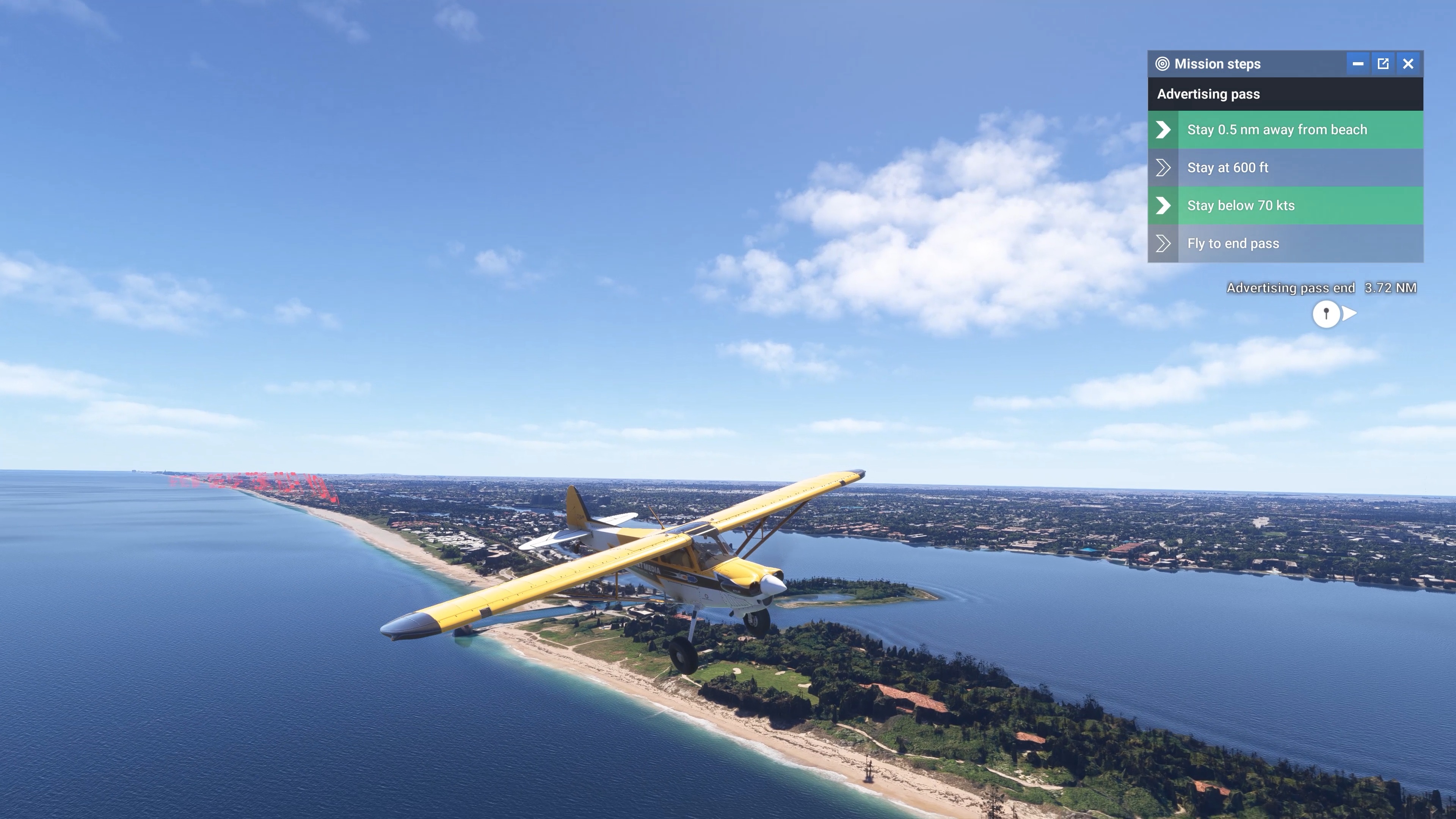Click the minimize dash icon on Mission steps

click(x=1358, y=64)
